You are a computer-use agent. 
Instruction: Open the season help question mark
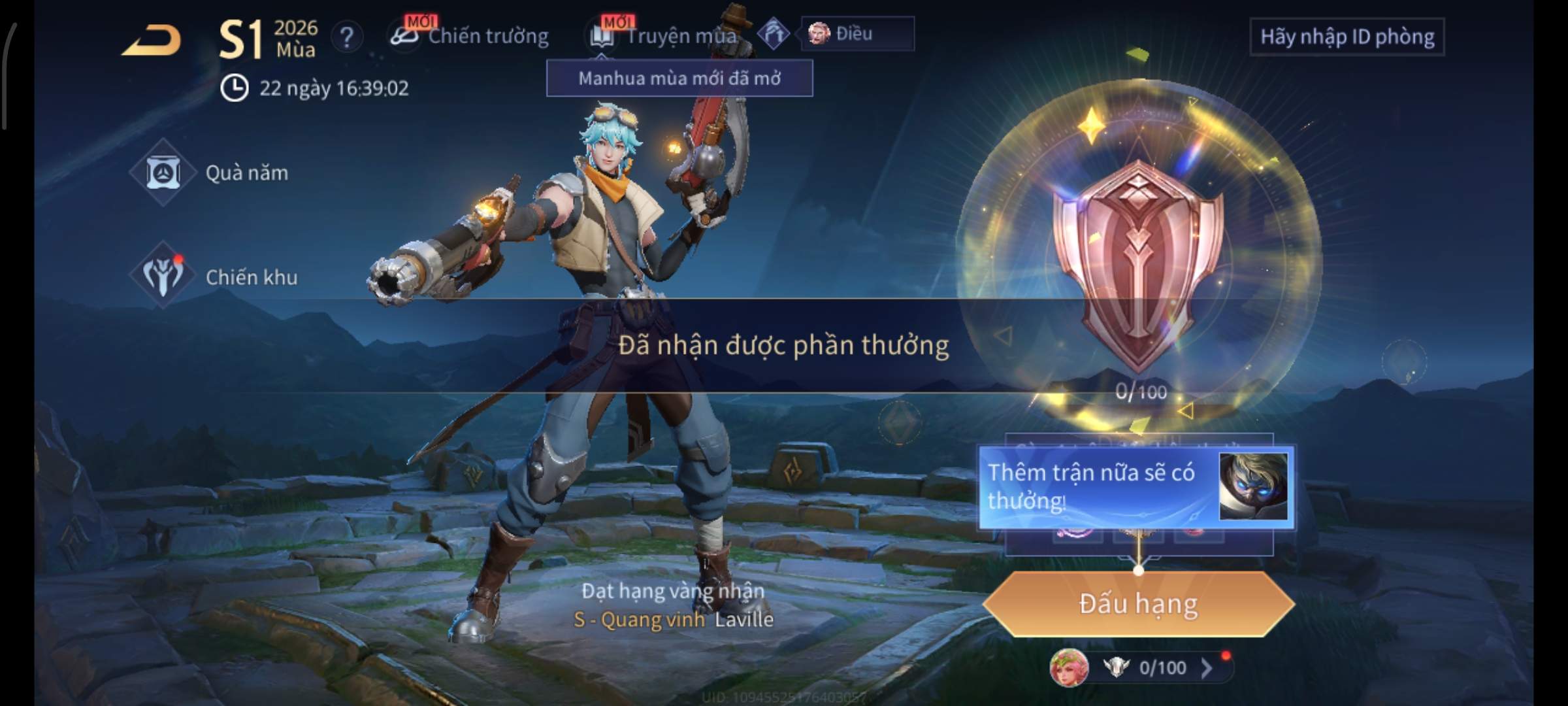346,37
